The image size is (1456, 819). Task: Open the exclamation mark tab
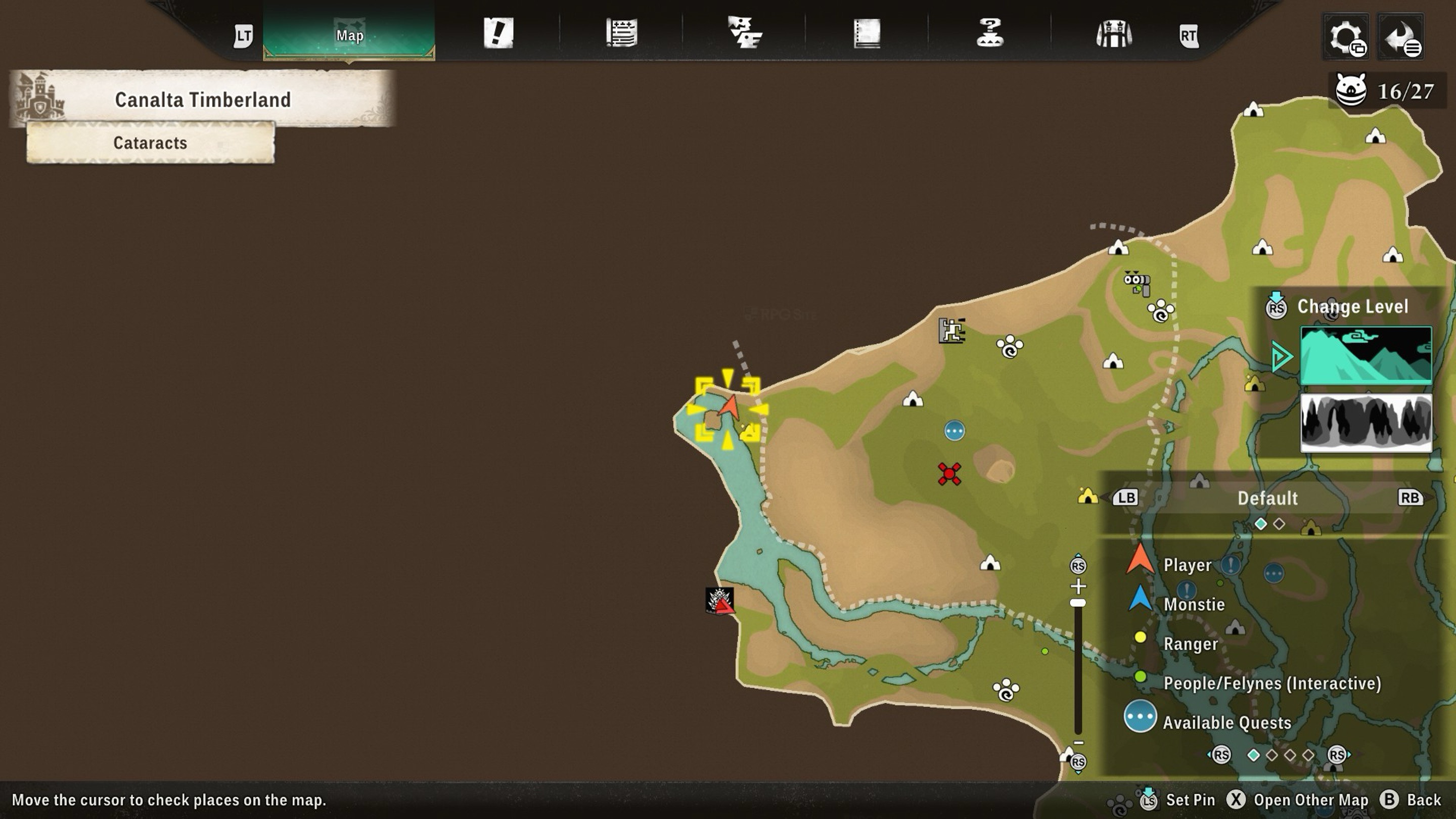pyautogui.click(x=498, y=33)
